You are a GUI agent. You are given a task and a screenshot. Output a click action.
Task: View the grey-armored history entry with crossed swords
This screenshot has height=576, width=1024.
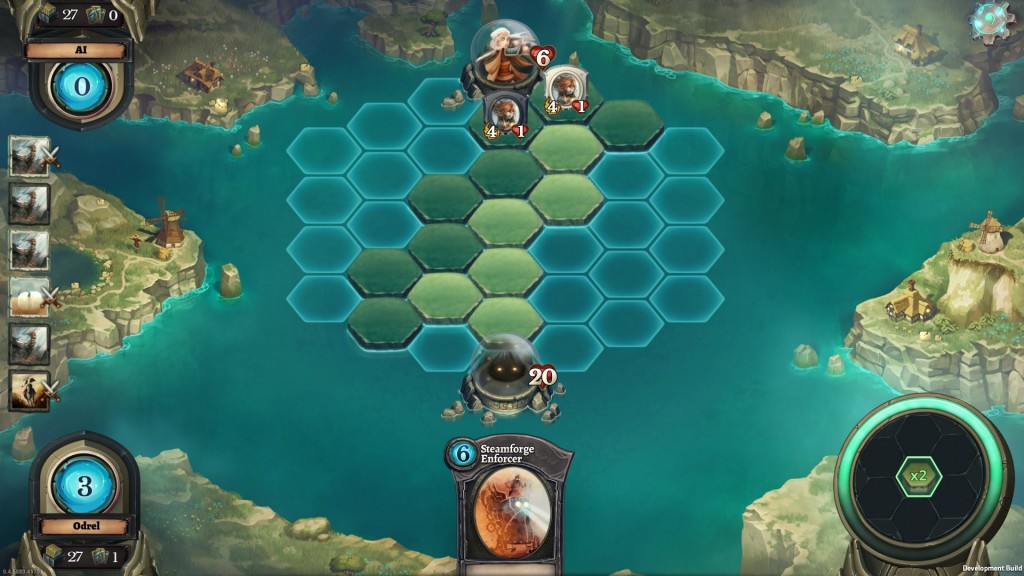pos(29,157)
